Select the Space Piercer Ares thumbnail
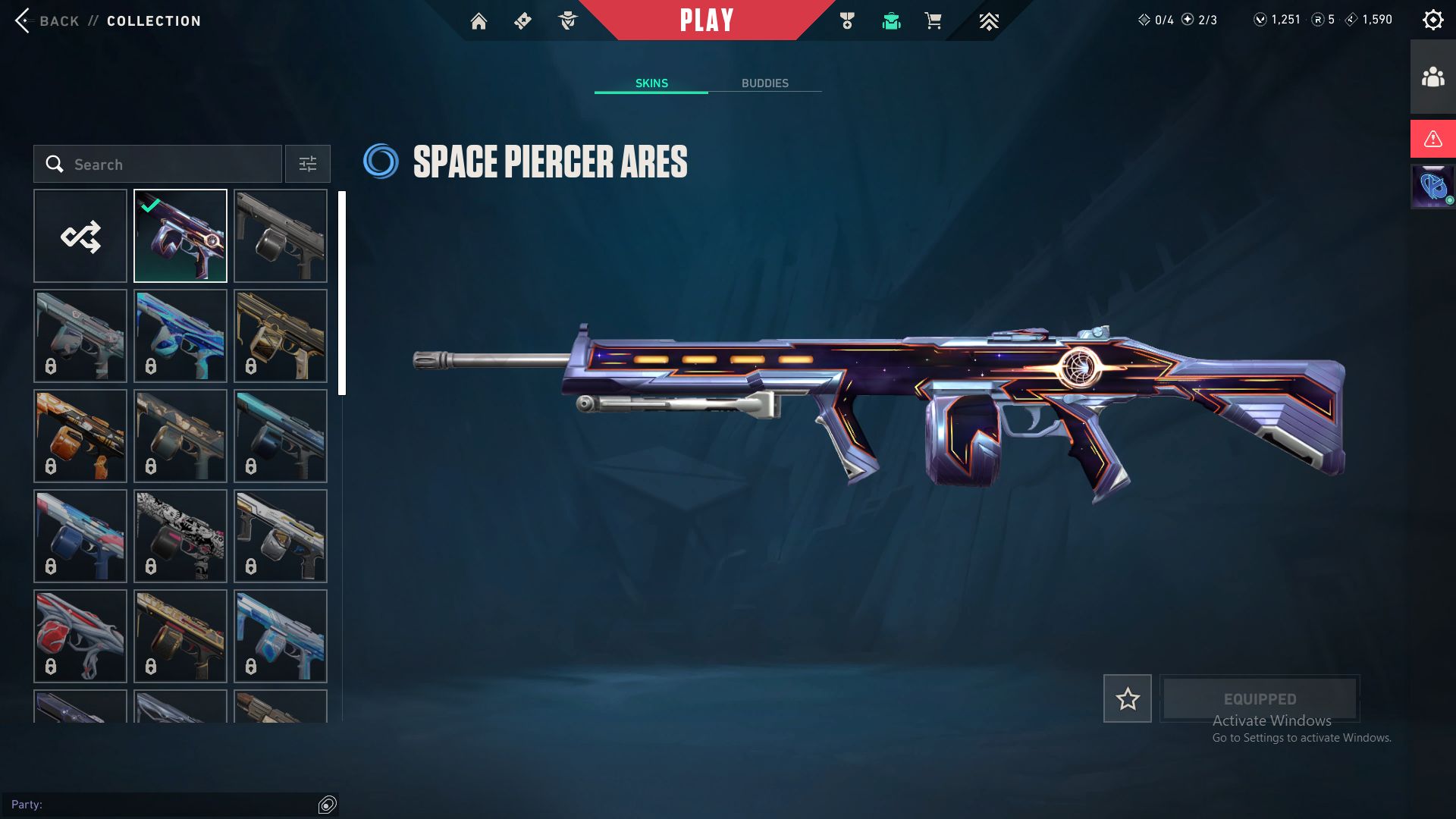Screen dimensions: 1456x819 180,236
